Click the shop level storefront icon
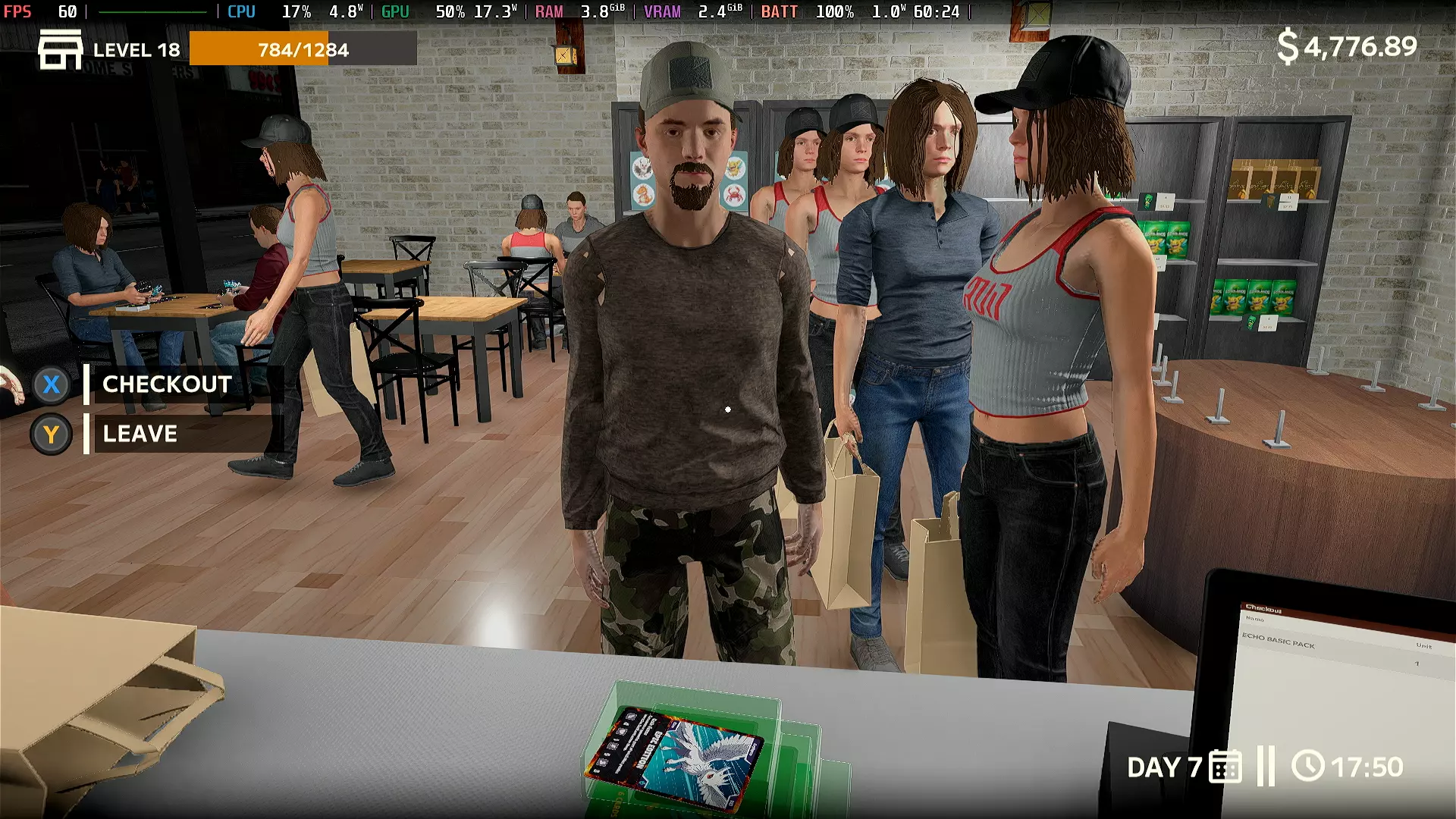This screenshot has height=819, width=1456. click(60, 50)
